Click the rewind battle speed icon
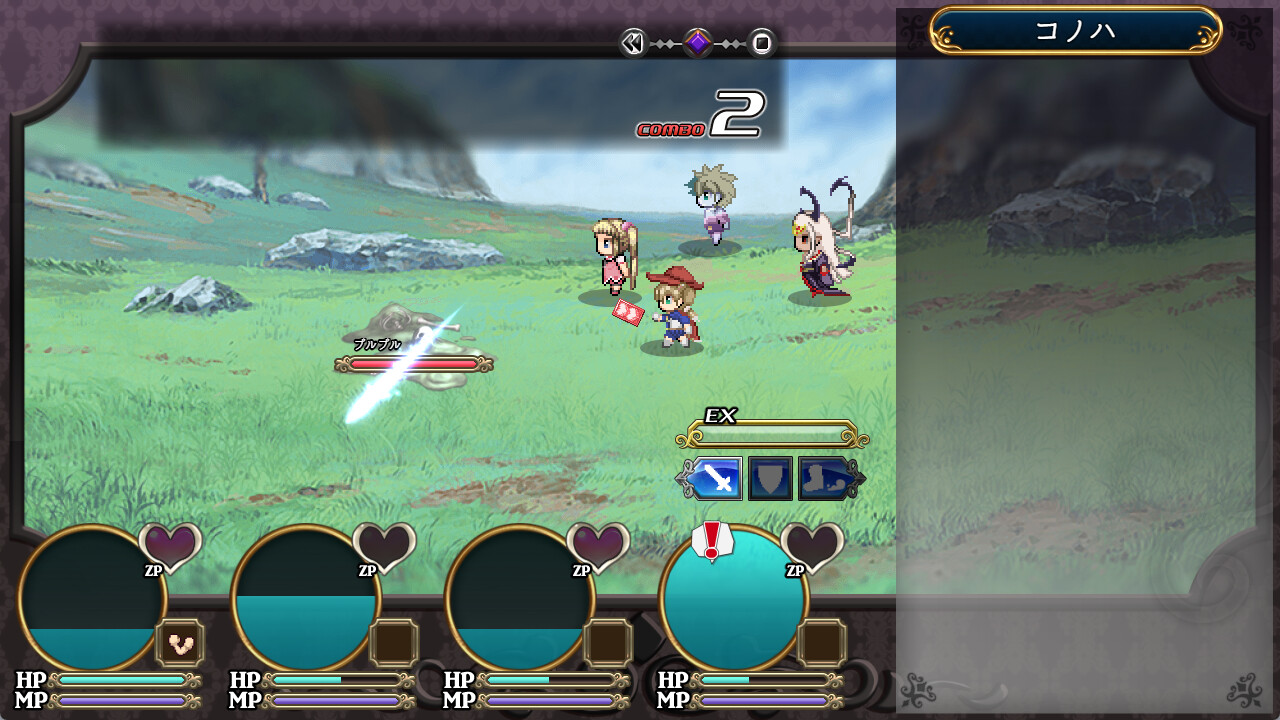Viewport: 1280px width, 720px height. [x=634, y=42]
